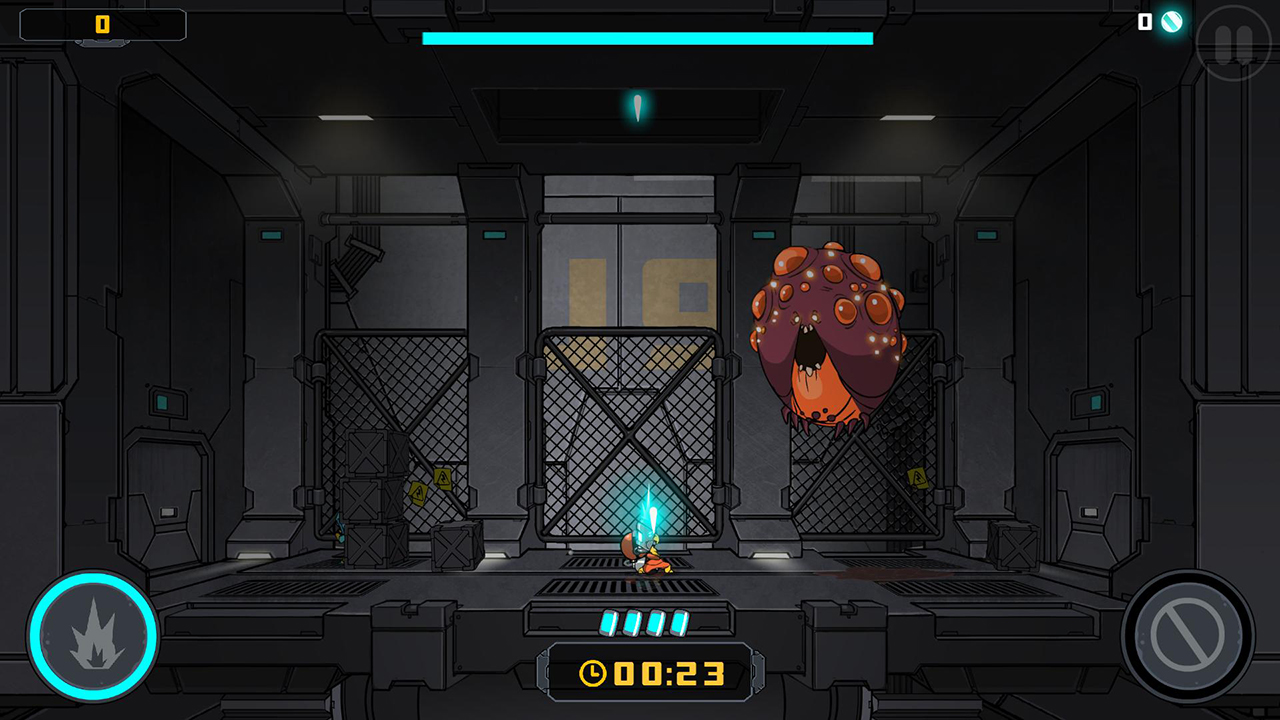Tap the white orb count beside the pause
1280x720 pixels.
click(1143, 22)
